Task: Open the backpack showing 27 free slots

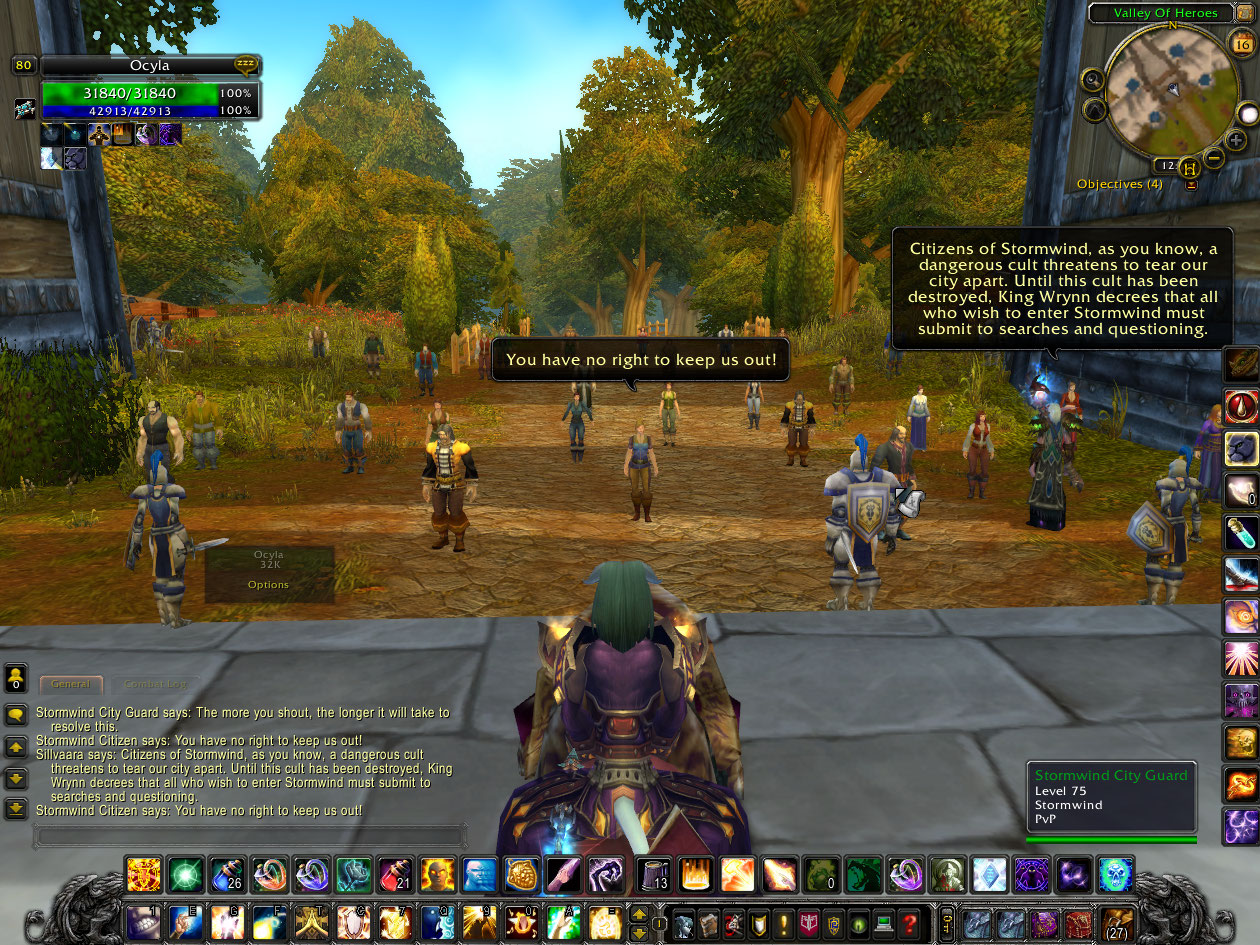Action: tap(1115, 924)
